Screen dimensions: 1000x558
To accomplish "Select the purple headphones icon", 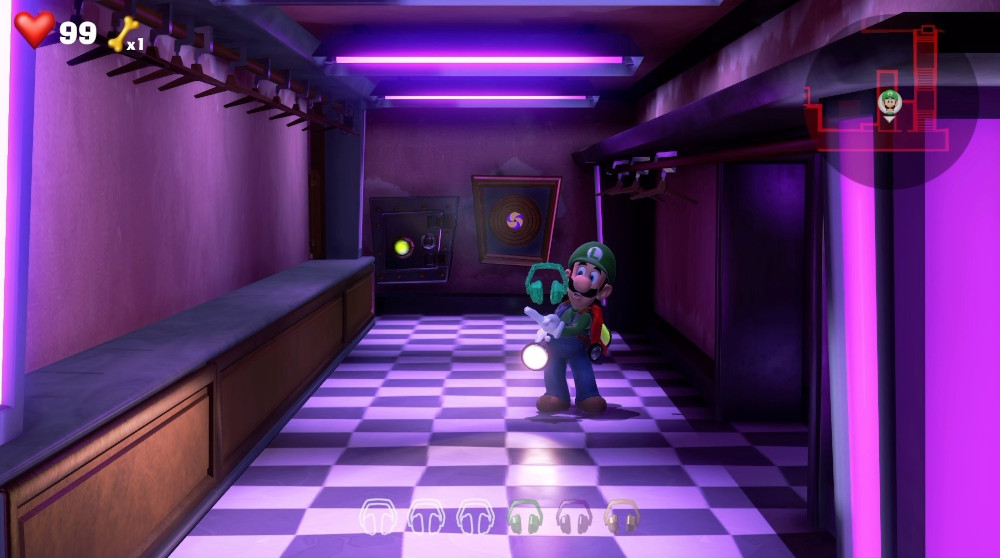I will click(574, 516).
